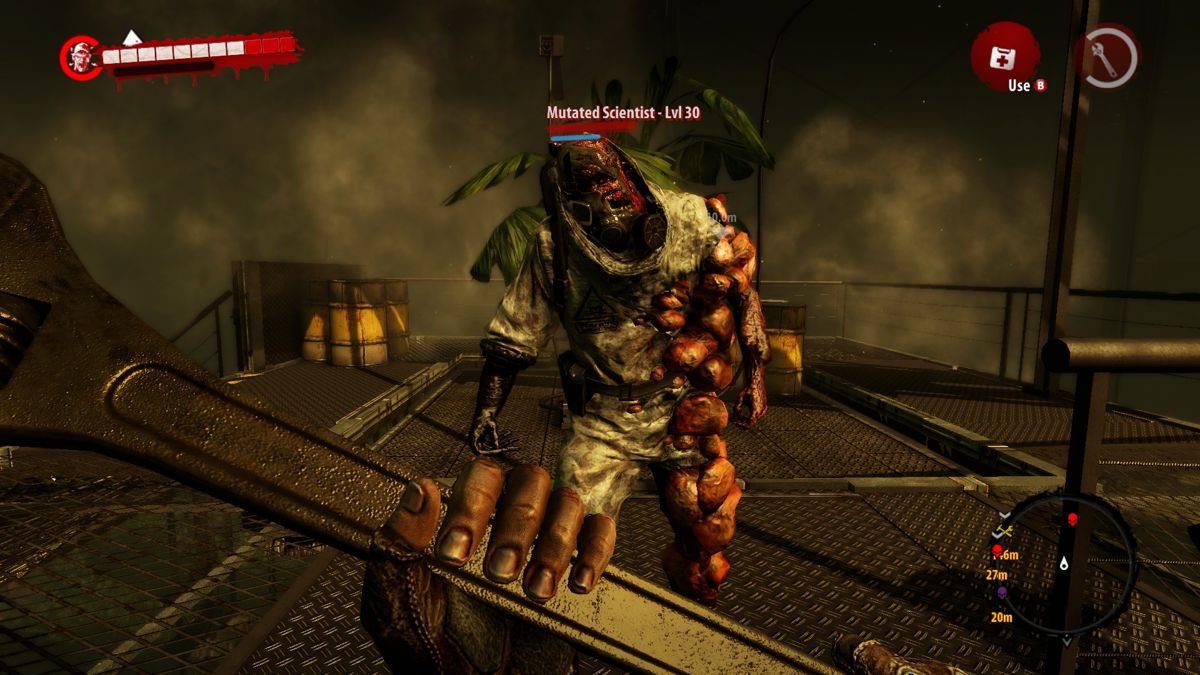1200x675 pixels.
Task: Click the player character portrait
Action: (x=79, y=58)
